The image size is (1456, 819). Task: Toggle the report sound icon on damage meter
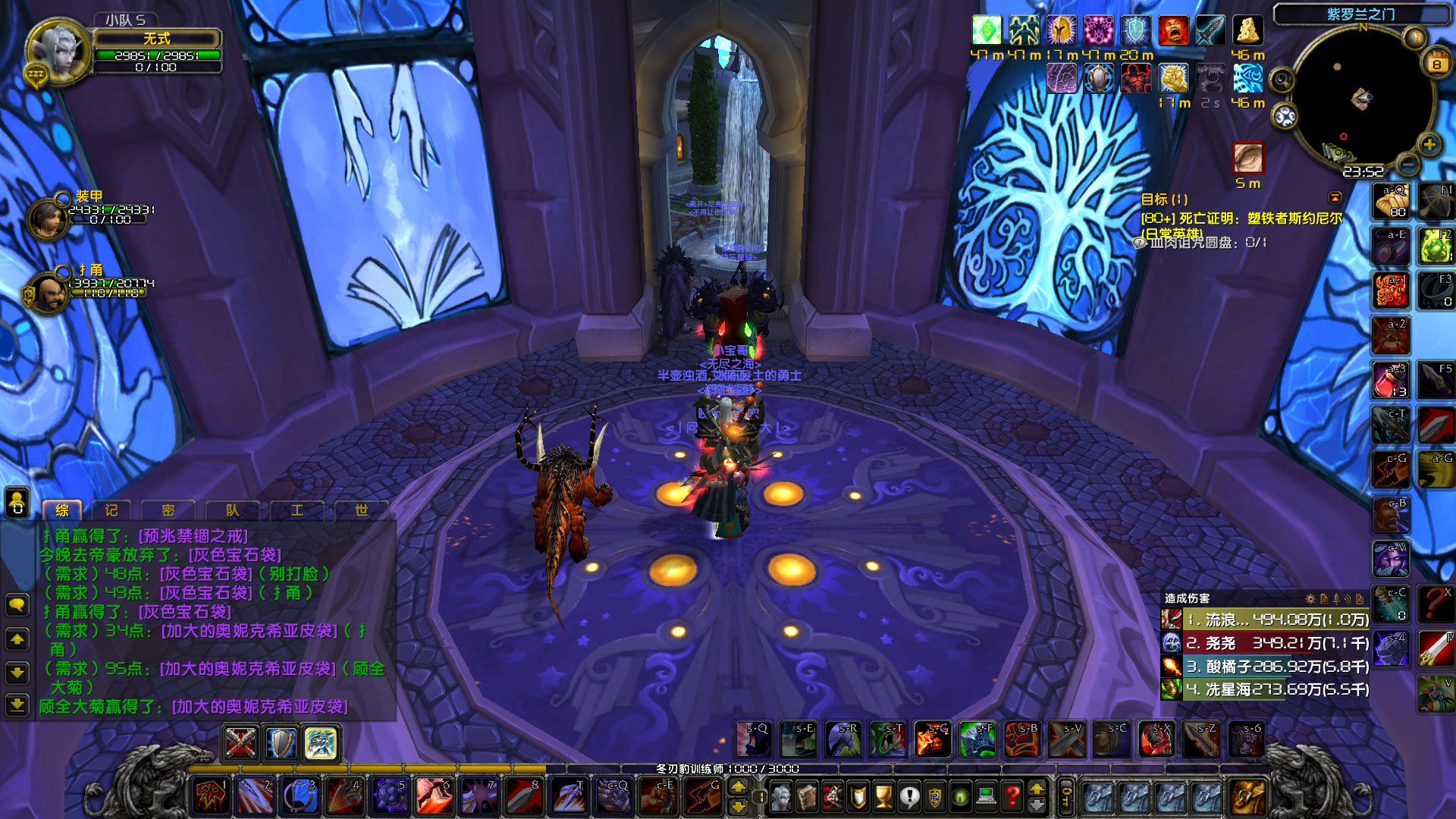[1348, 599]
